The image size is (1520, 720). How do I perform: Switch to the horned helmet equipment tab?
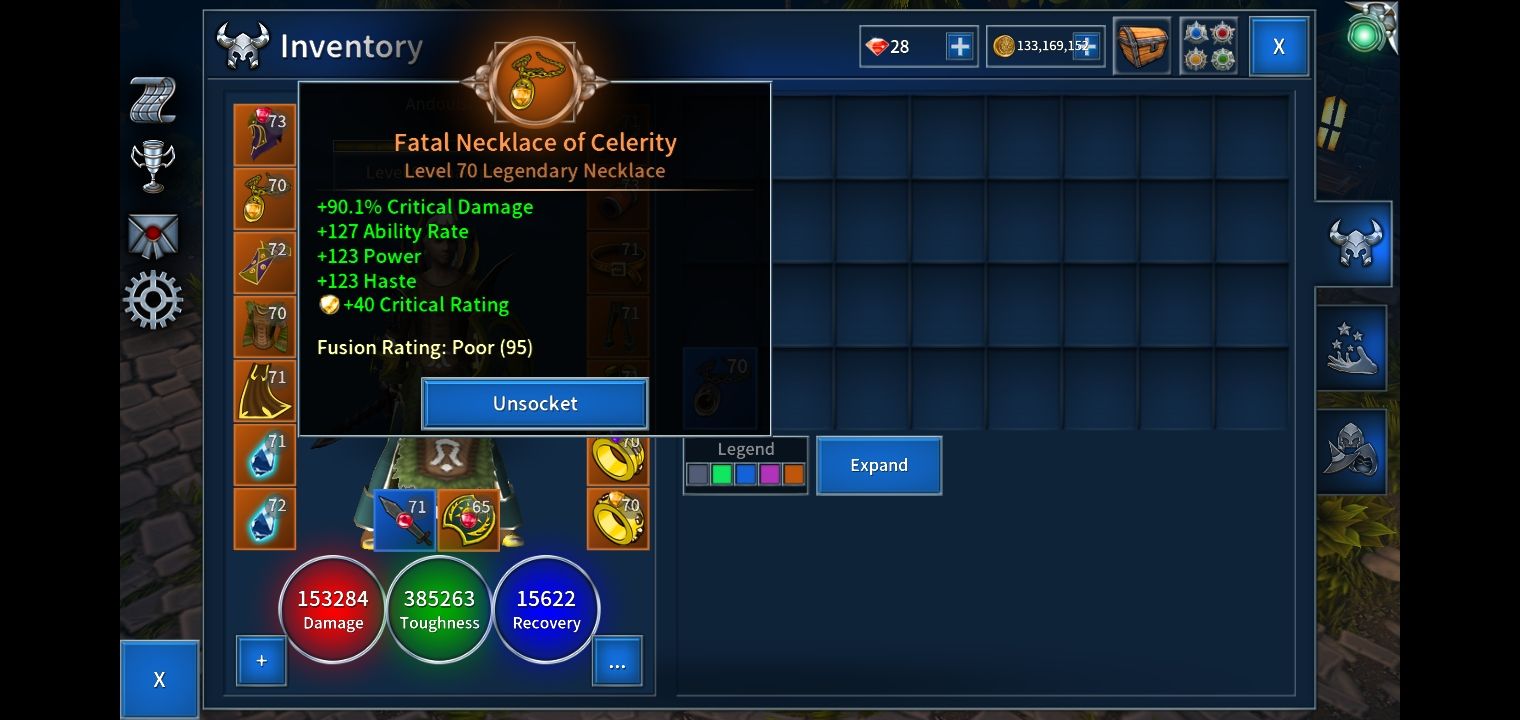1352,243
